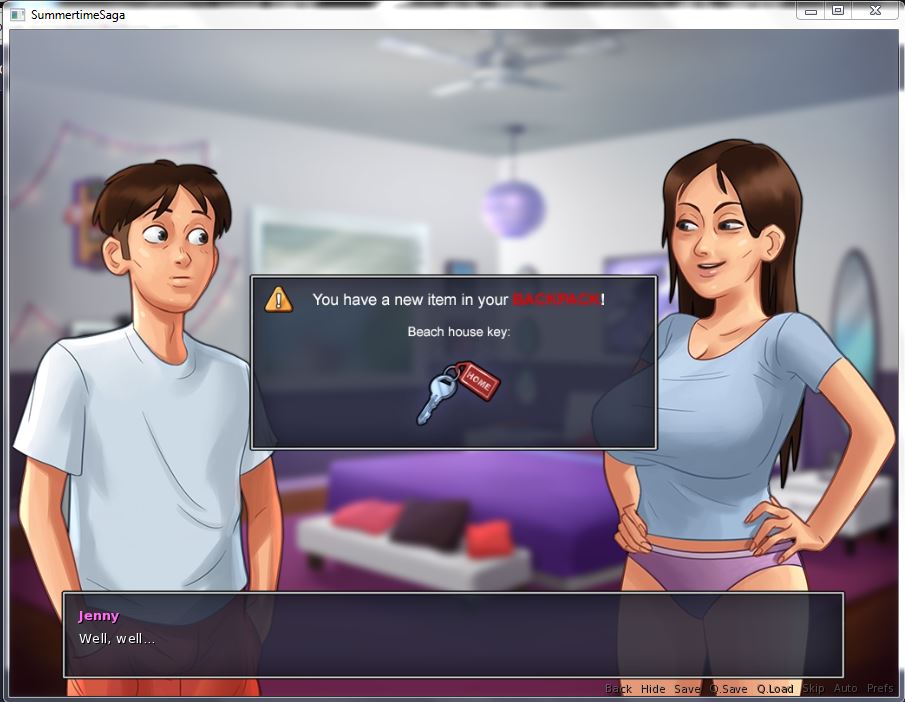Close the SummertimeSaga window
Image resolution: width=905 pixels, height=702 pixels.
[x=874, y=11]
